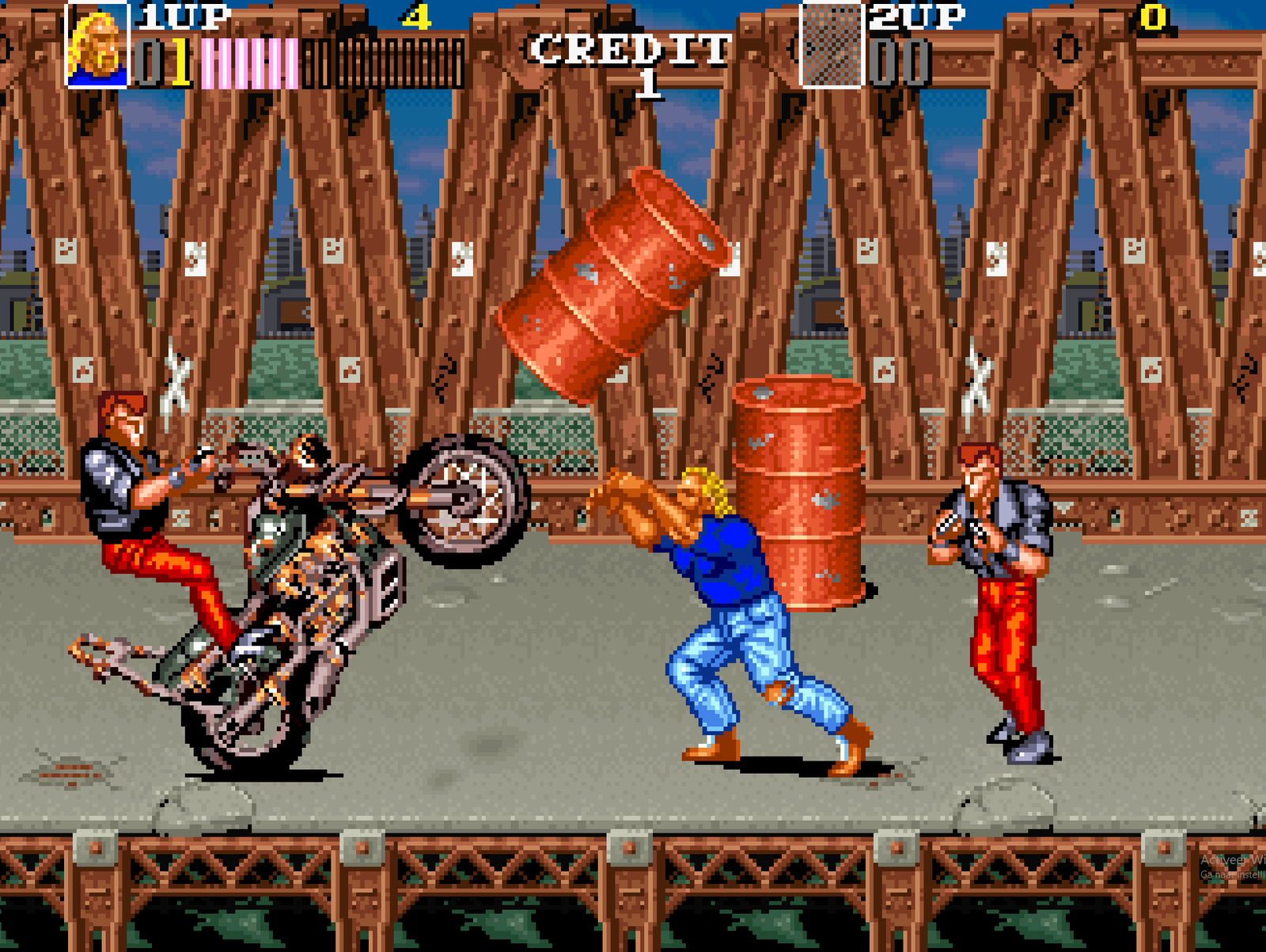Click the credit count number 1

point(647,83)
